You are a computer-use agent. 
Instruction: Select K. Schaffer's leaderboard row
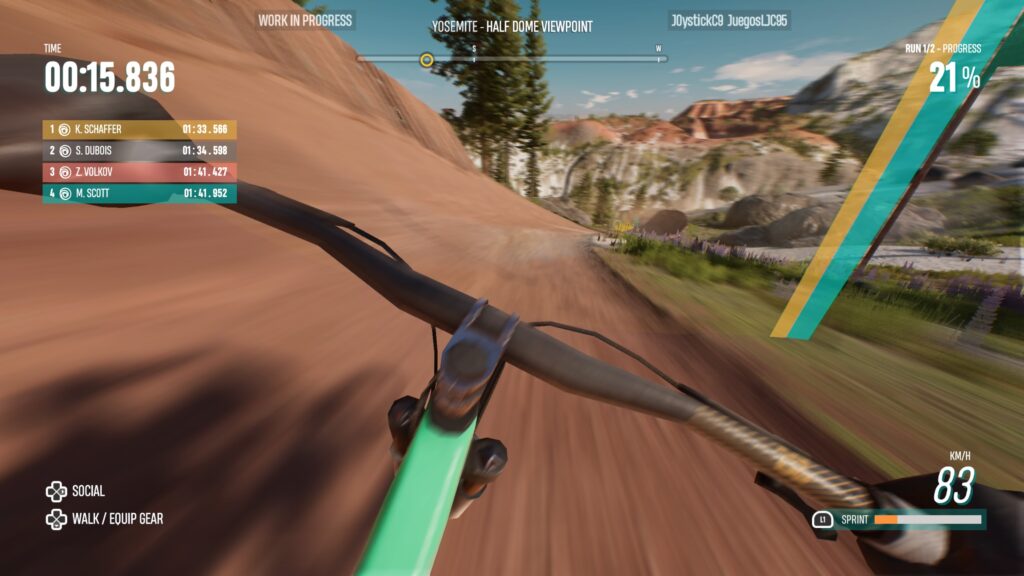pyautogui.click(x=139, y=129)
